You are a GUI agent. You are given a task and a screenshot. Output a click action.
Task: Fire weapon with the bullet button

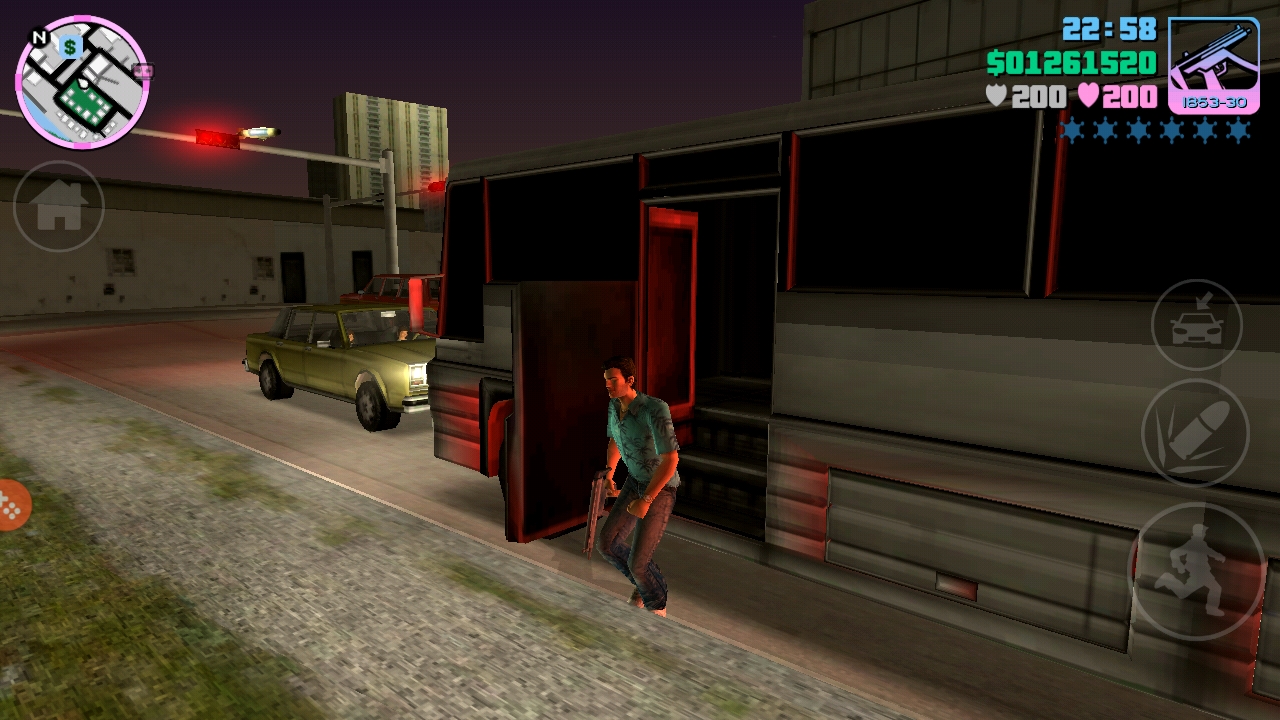tap(1195, 433)
